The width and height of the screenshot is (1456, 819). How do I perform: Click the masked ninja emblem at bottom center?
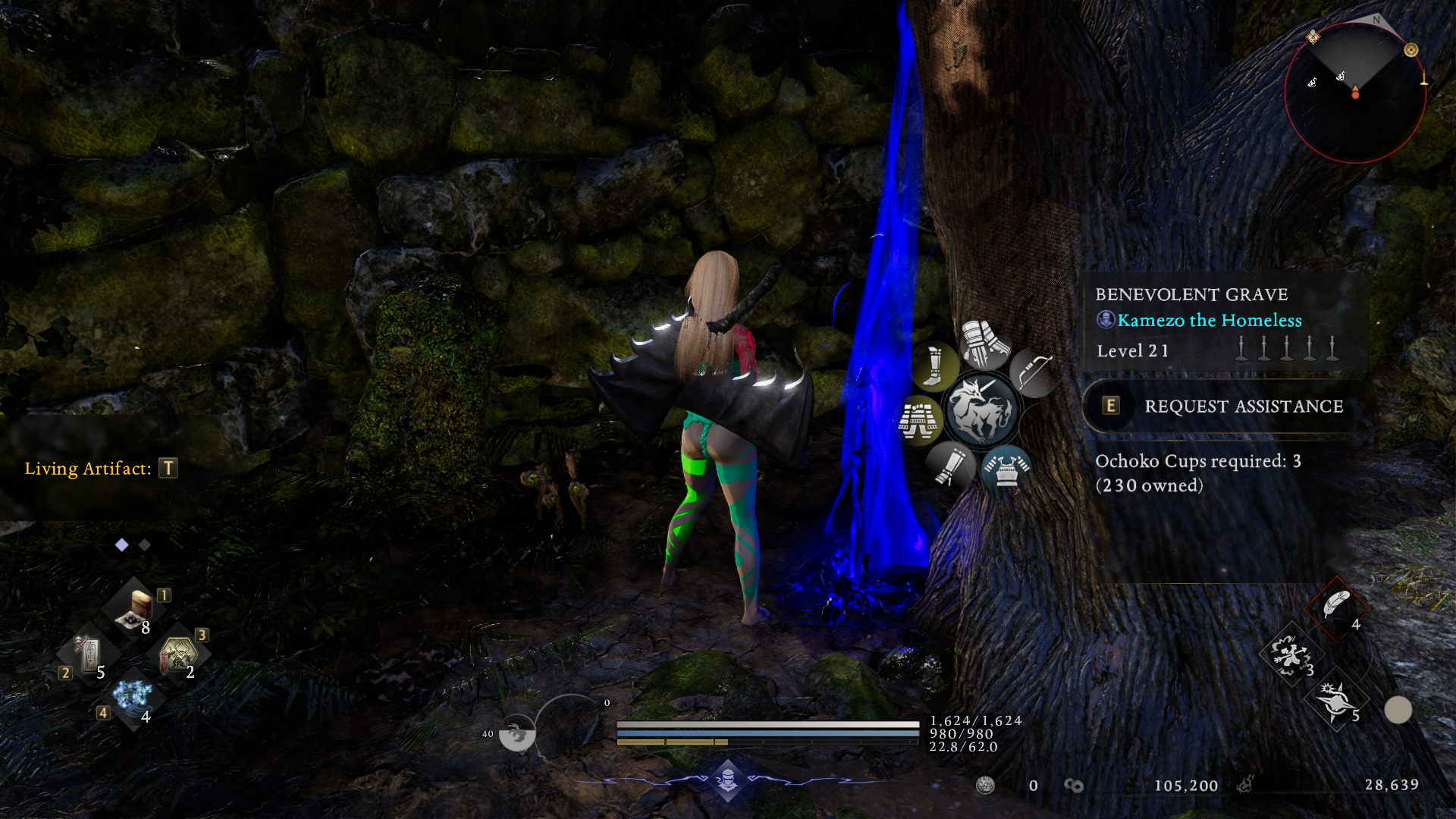tap(728, 779)
